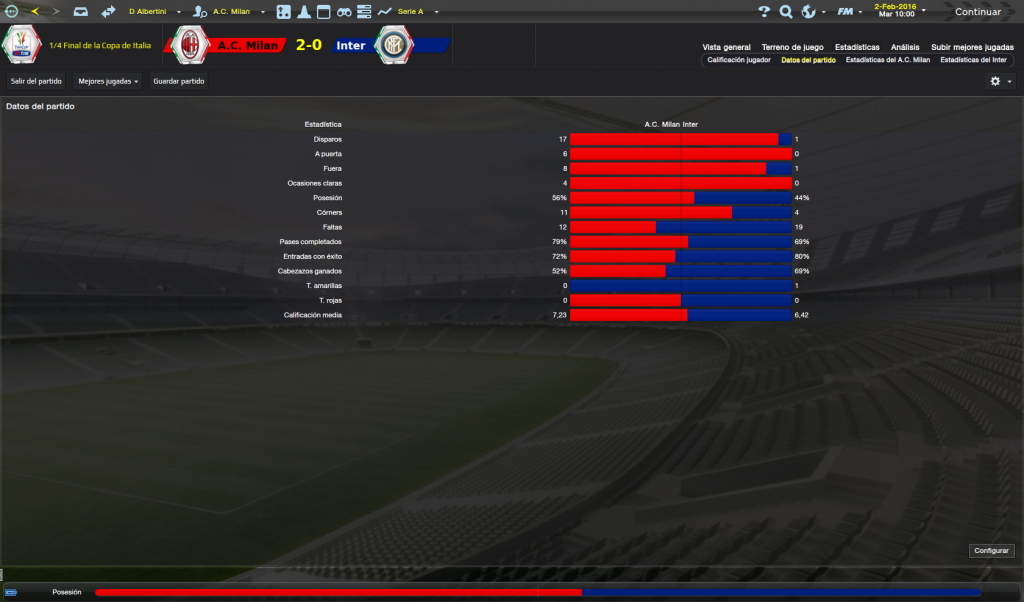Image resolution: width=1024 pixels, height=602 pixels.
Task: Open Estadísticas del Inter
Action: point(973,60)
